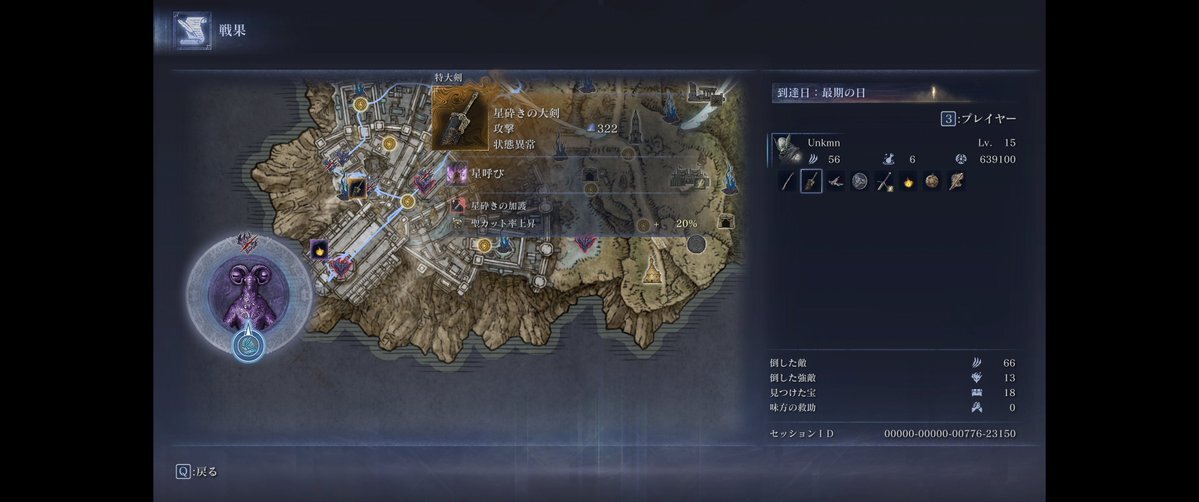The width and height of the screenshot is (1199, 502).
Task: Select the highlighted greatsword slot in the equipment row
Action: click(811, 182)
